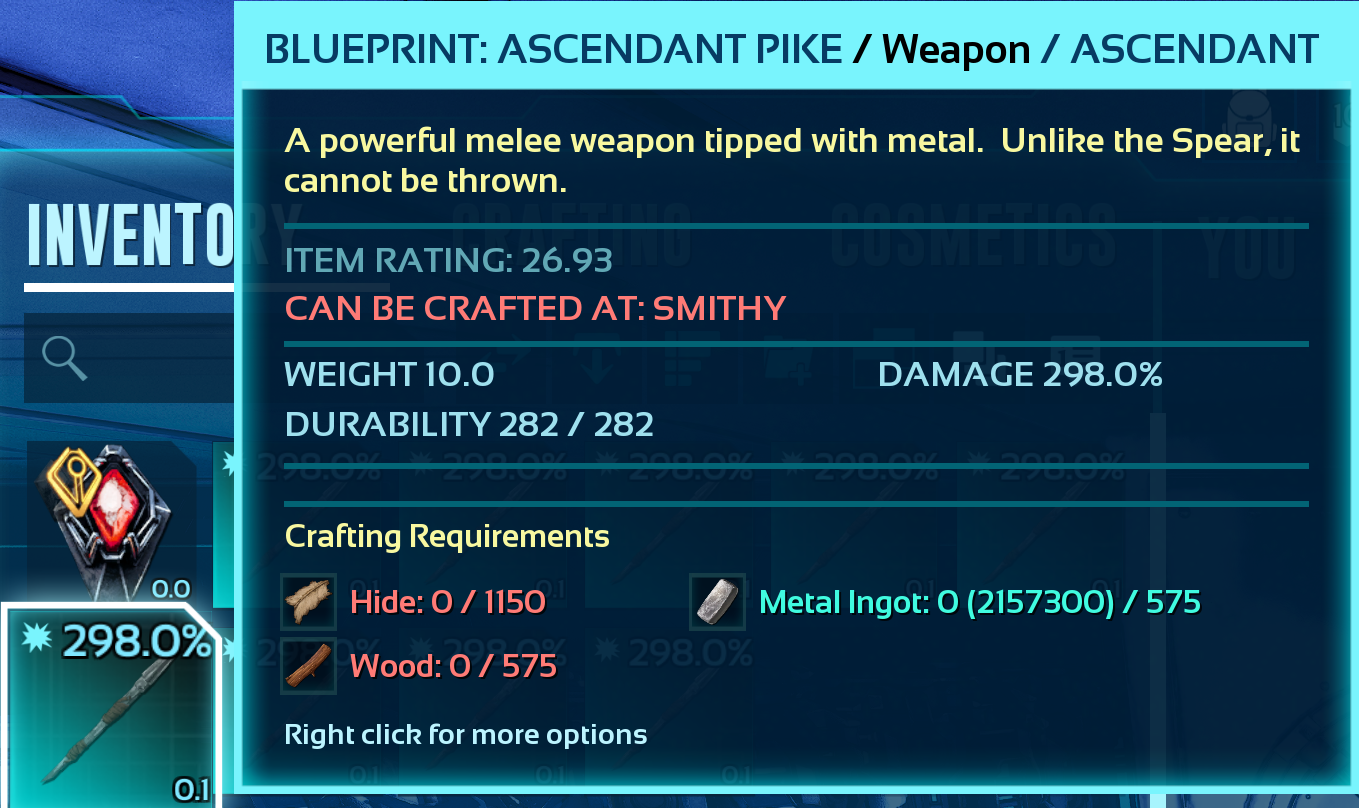
Task: Switch to the Inventory tab
Action: 130,236
